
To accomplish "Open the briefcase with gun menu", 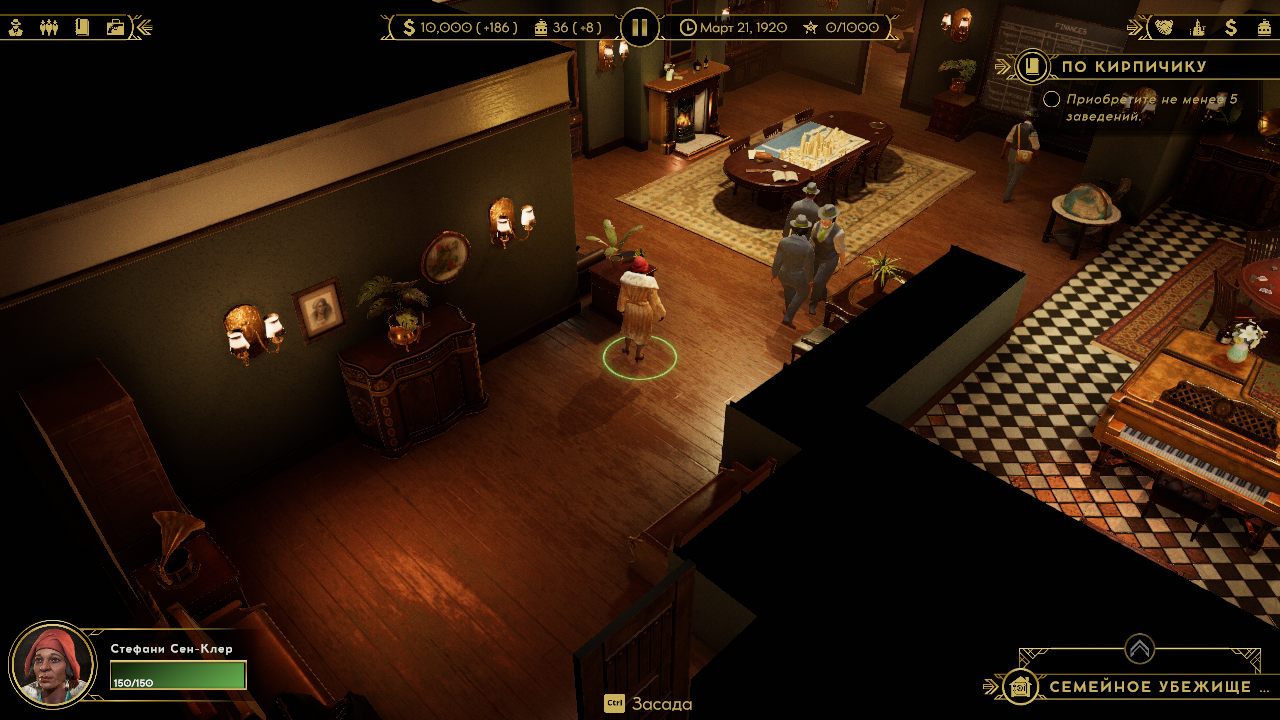I will [x=115, y=27].
